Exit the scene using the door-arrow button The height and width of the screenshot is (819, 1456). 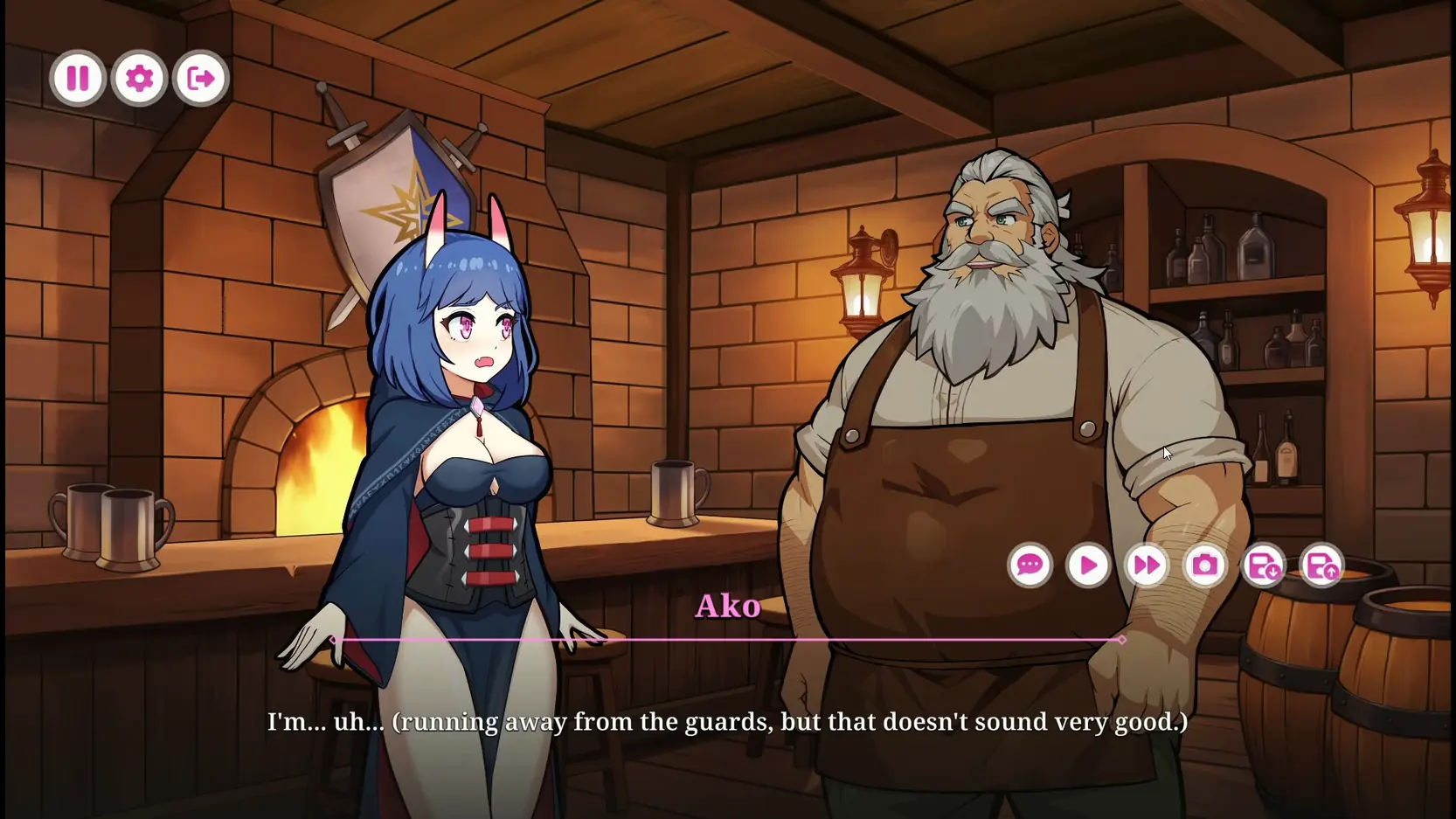(200, 79)
